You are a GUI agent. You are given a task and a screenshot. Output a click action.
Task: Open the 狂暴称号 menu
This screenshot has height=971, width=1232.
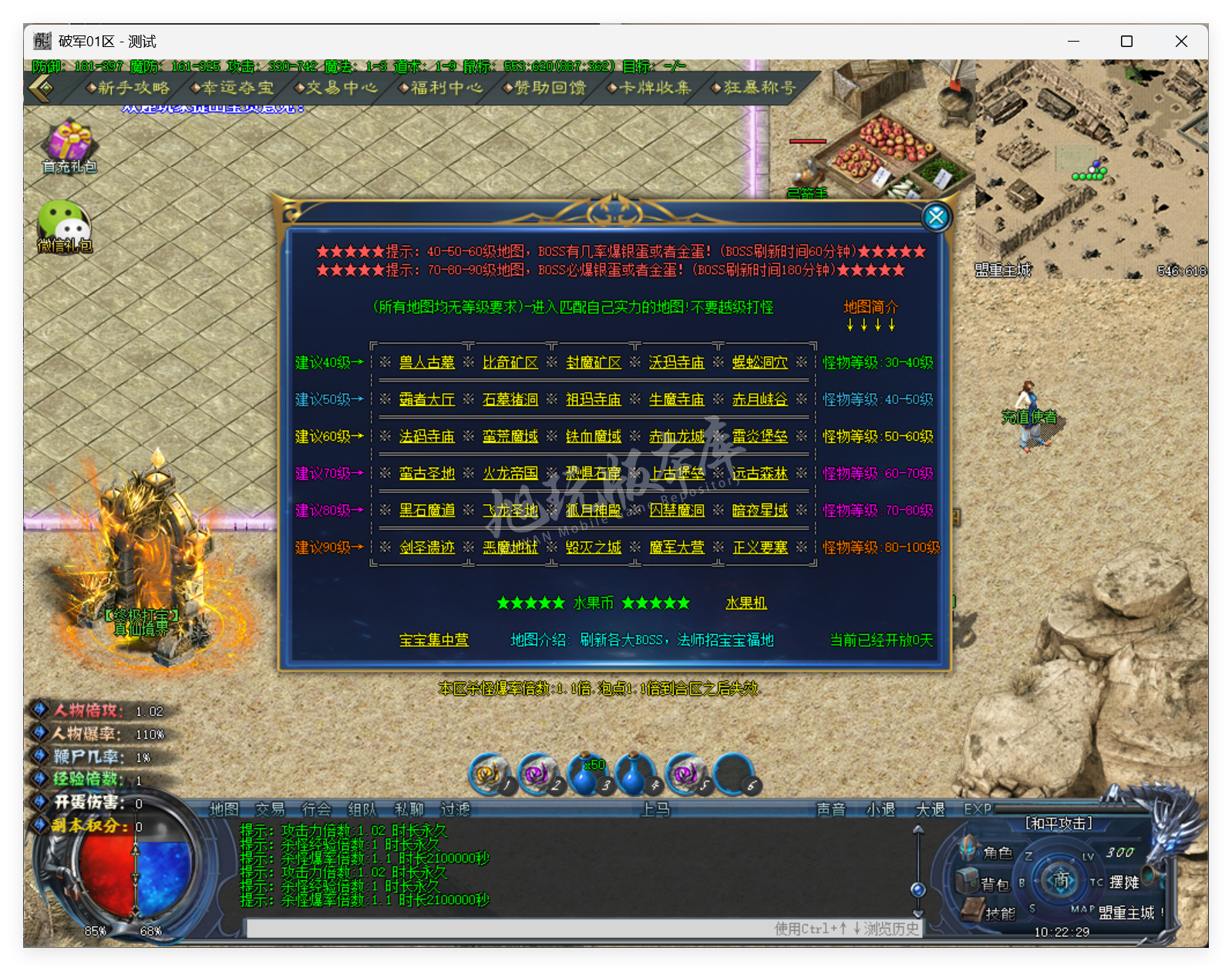tap(758, 88)
